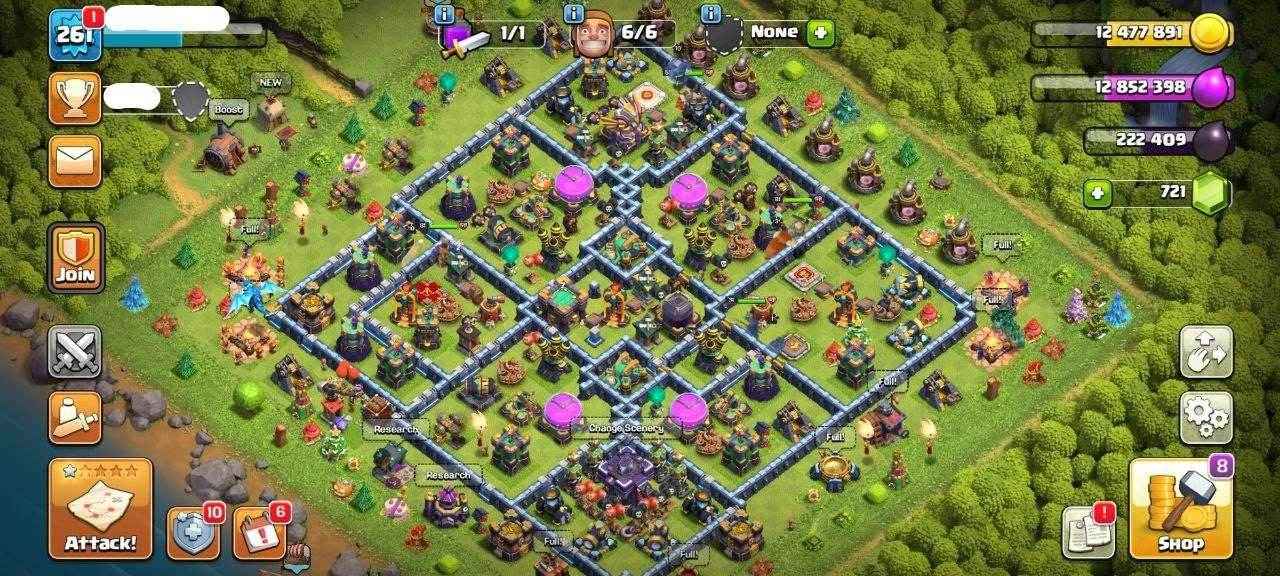Open the settings gears button
1280x576 pixels.
click(x=1205, y=418)
